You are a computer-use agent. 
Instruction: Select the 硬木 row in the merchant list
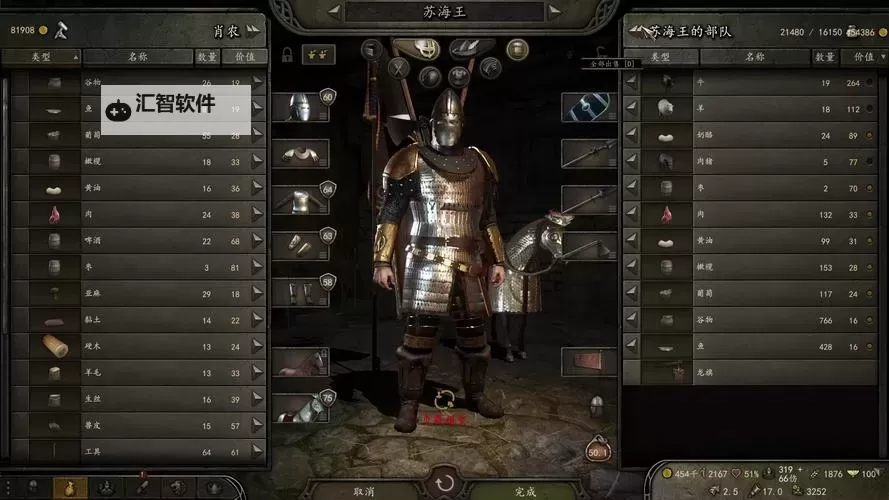(x=140, y=346)
